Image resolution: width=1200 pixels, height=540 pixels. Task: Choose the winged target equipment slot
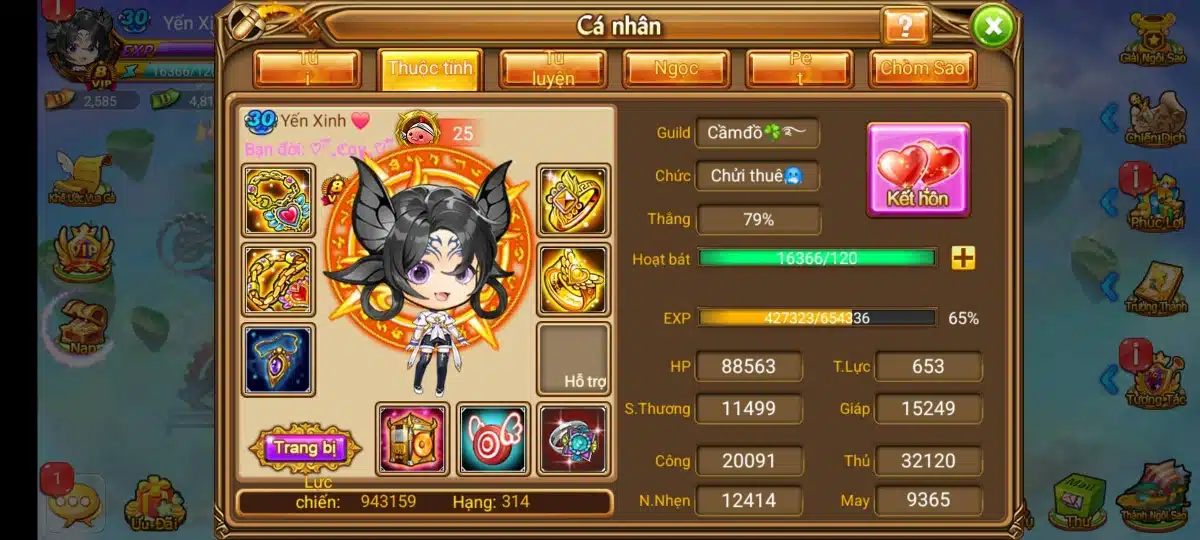click(x=493, y=439)
